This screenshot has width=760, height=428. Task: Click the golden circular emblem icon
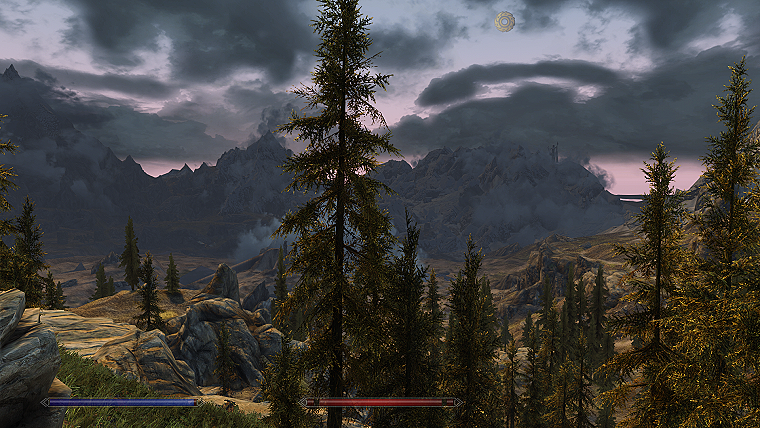pyautogui.click(x=505, y=21)
